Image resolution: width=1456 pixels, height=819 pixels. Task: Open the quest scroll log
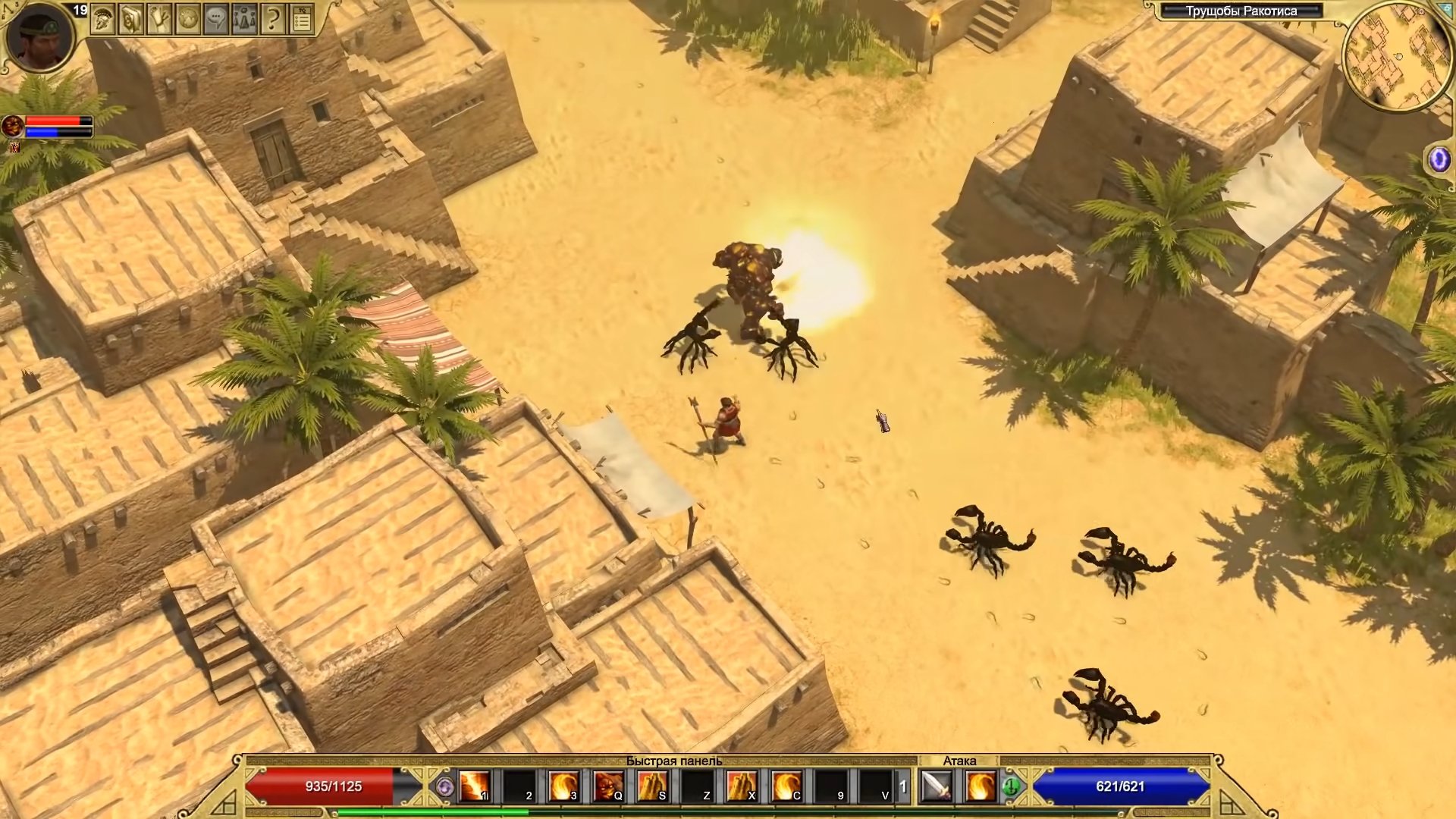coord(159,20)
